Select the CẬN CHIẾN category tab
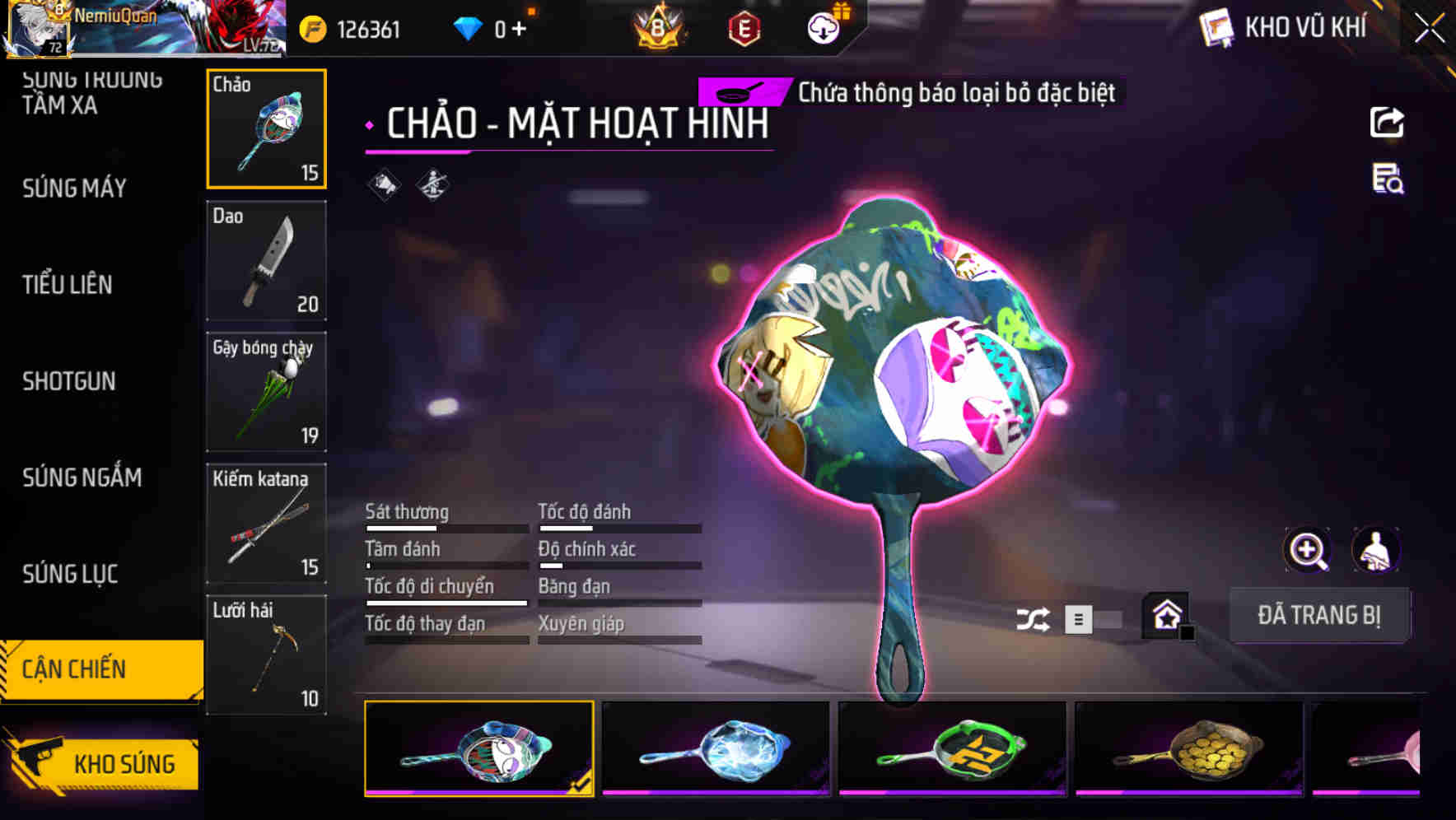The width and height of the screenshot is (1456, 820). [x=74, y=669]
